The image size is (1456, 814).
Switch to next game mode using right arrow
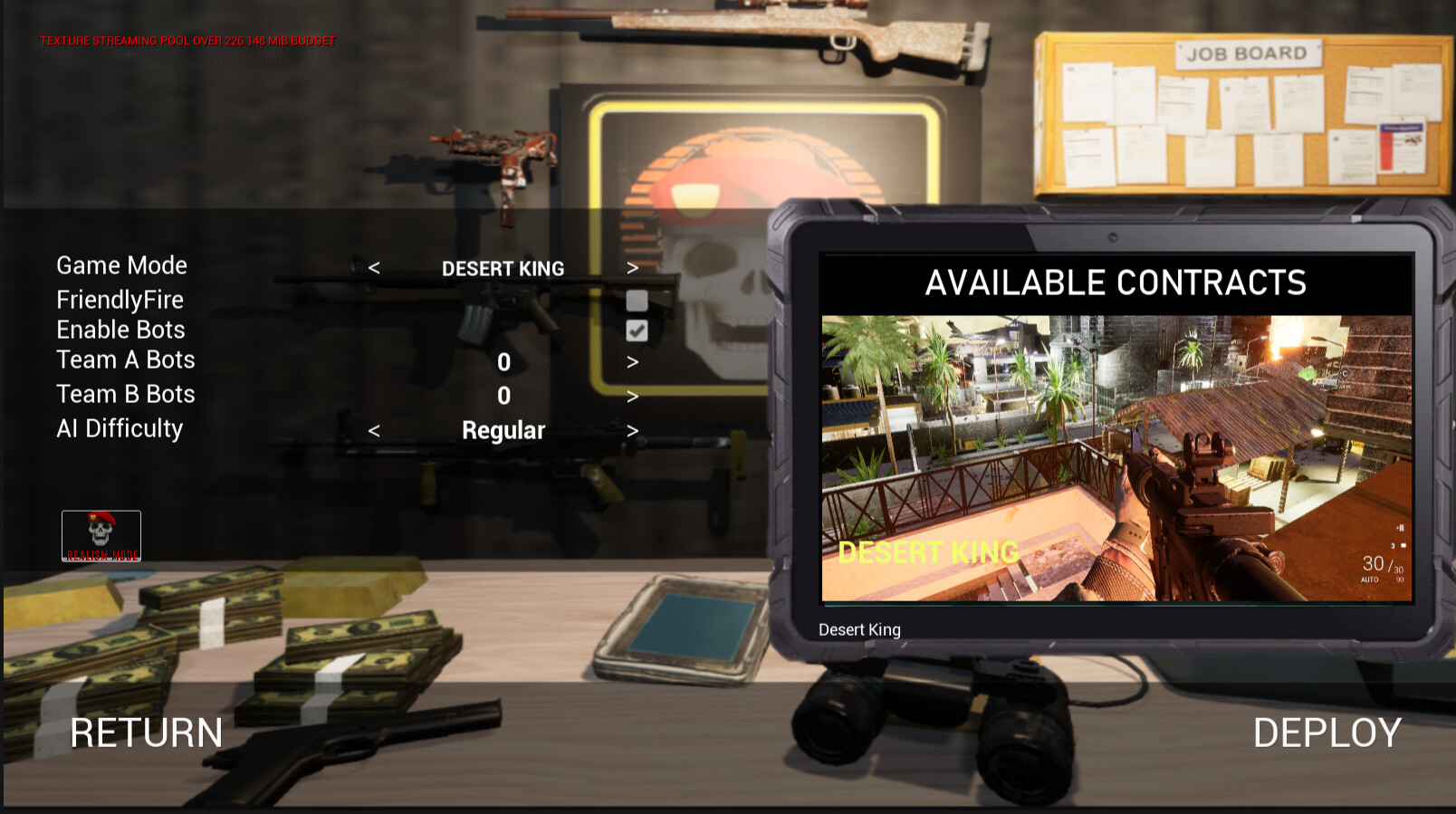coord(633,268)
